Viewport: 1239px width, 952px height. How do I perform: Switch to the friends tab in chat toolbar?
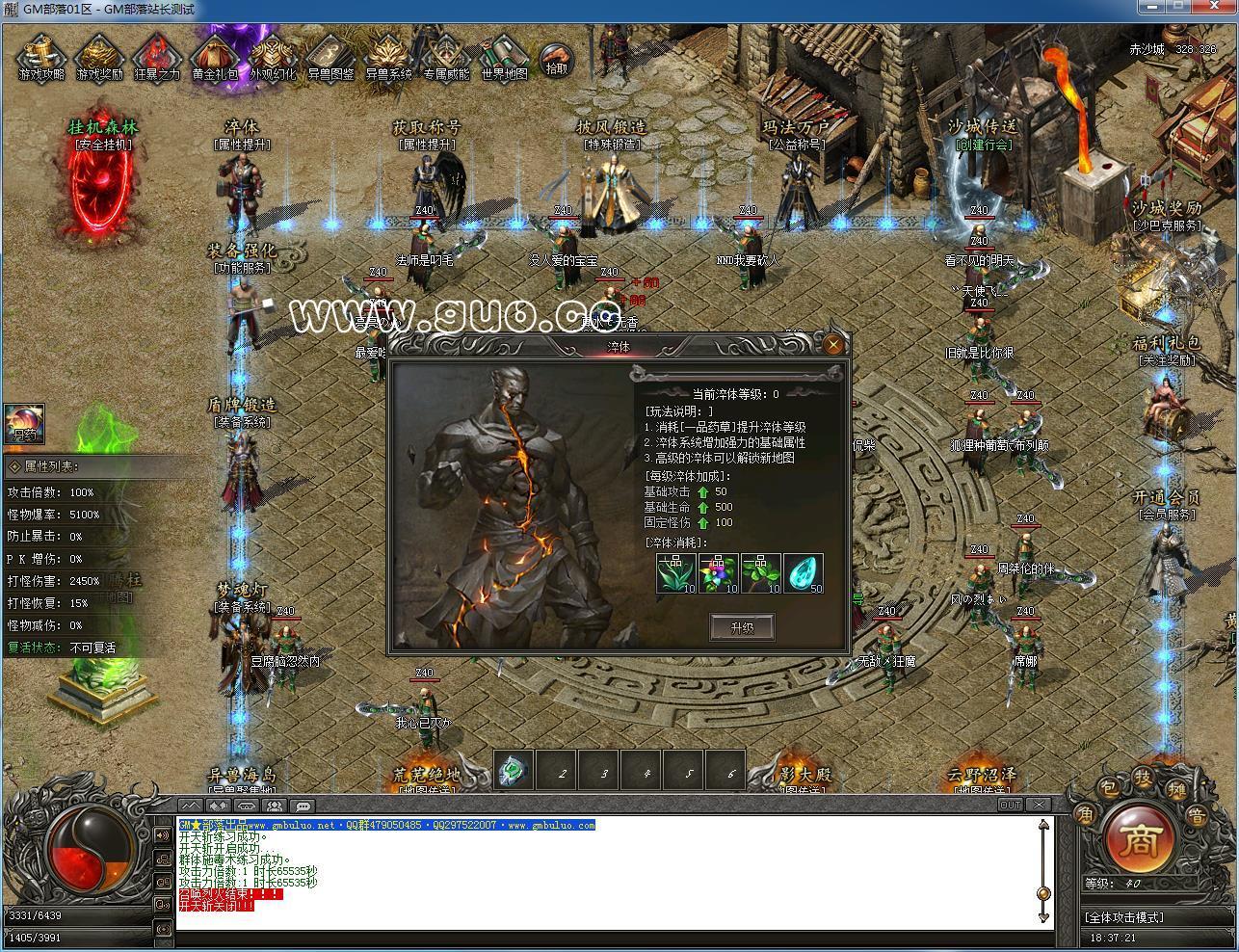(274, 806)
